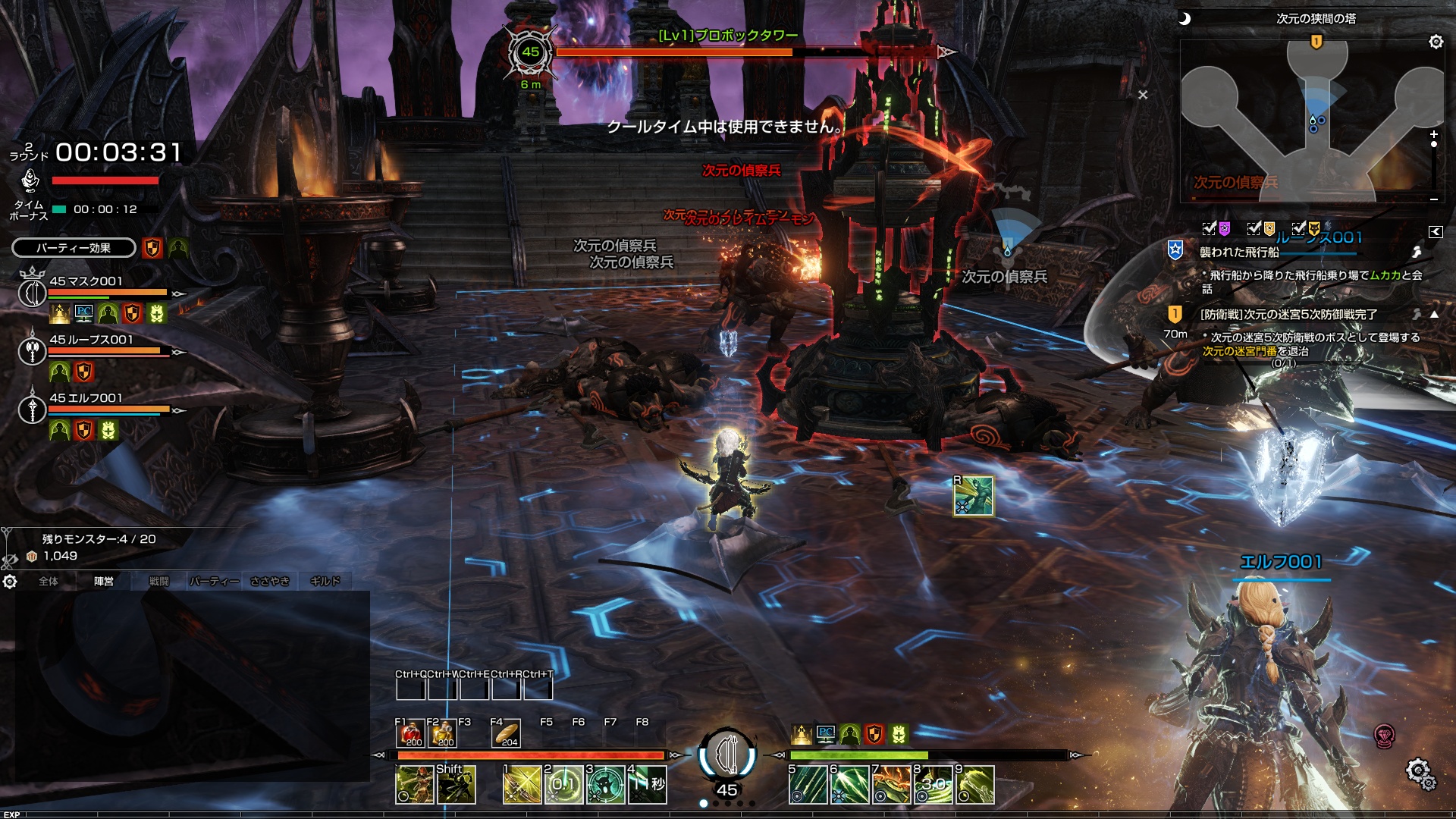
Task: Eat the bread in F4 slot
Action: (507, 733)
